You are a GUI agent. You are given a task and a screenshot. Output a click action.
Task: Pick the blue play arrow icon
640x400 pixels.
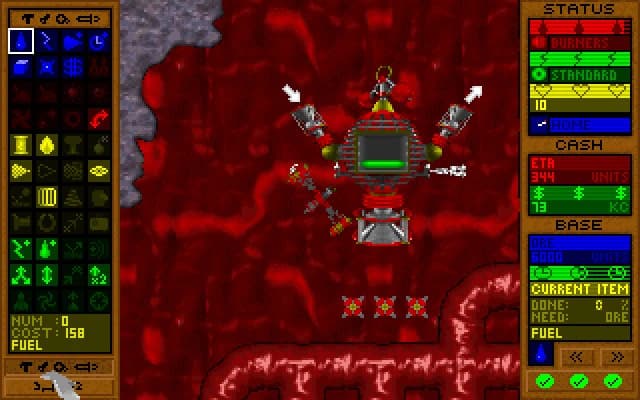click(x=73, y=41)
